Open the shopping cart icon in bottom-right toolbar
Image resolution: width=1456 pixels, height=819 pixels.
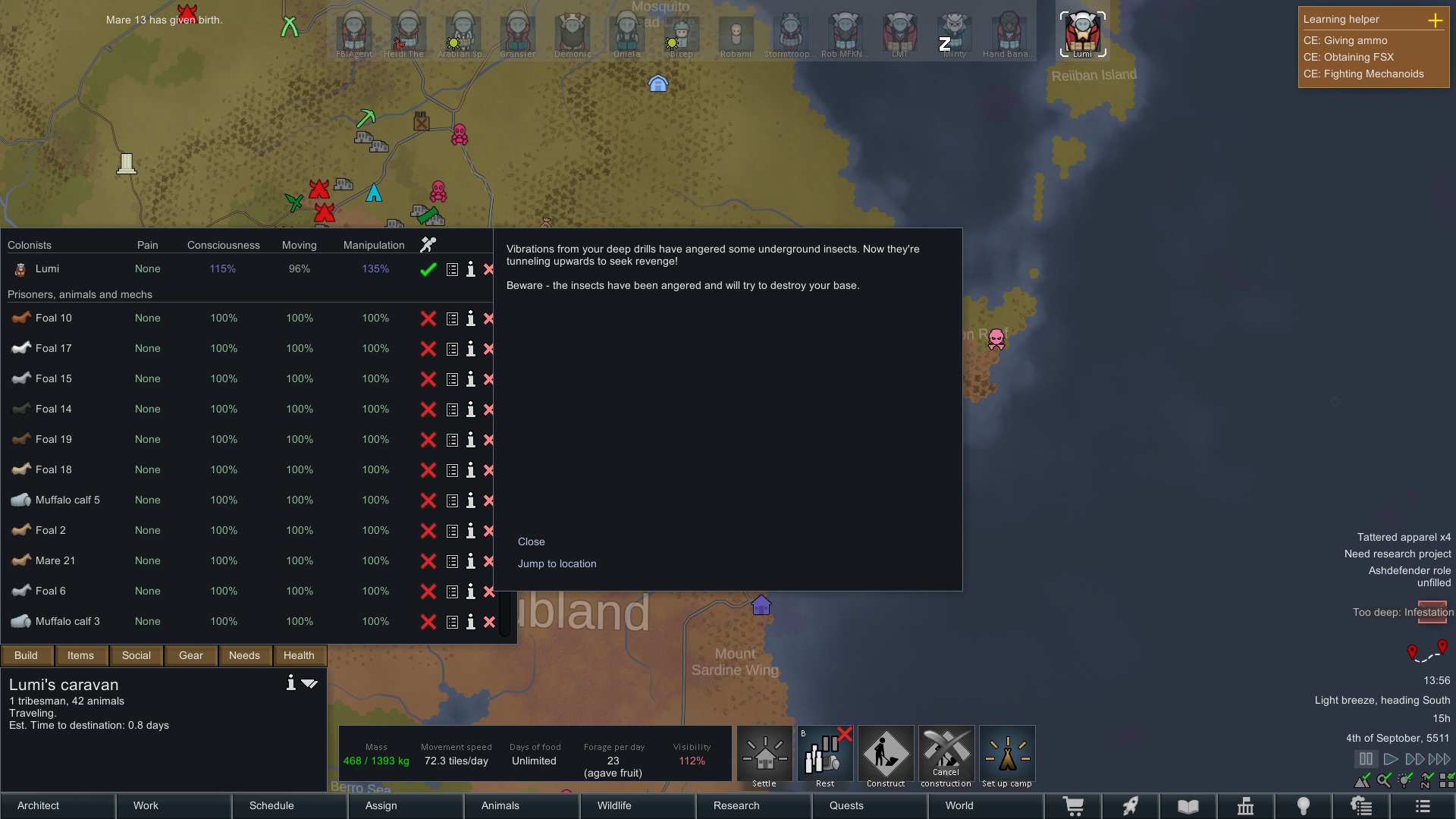(x=1074, y=806)
